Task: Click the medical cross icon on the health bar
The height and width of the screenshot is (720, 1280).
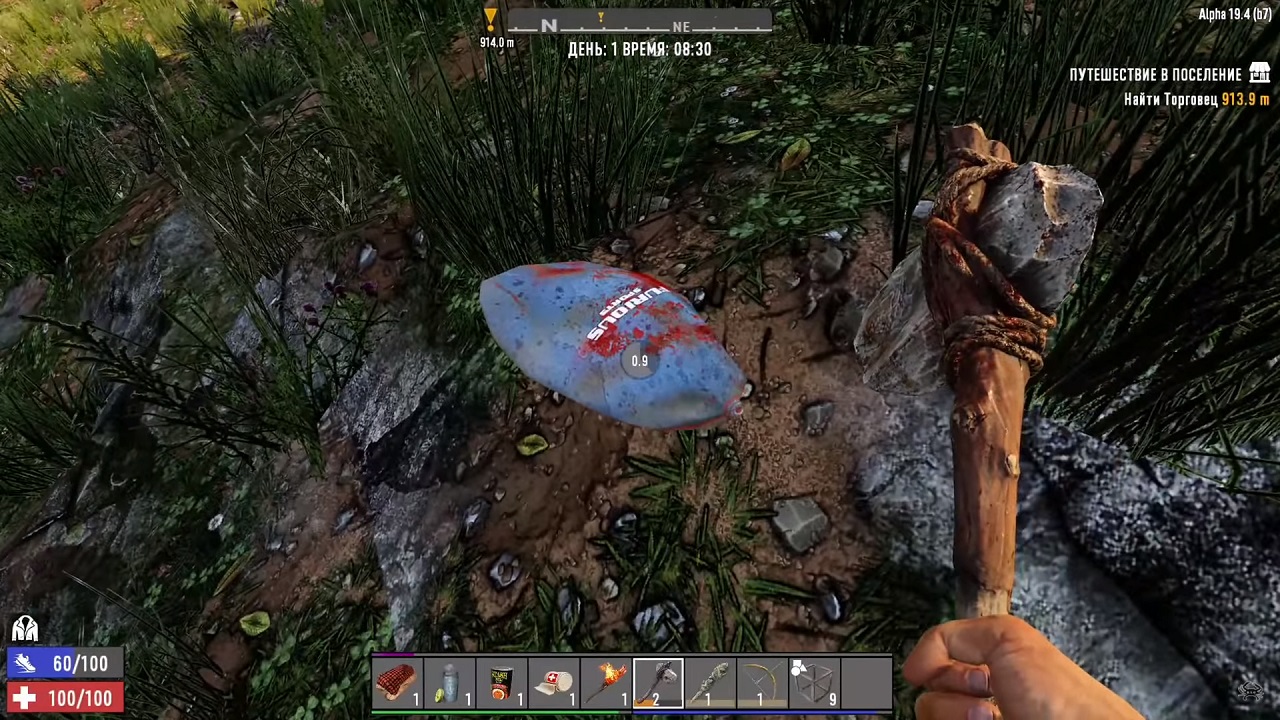Action: [x=25, y=697]
